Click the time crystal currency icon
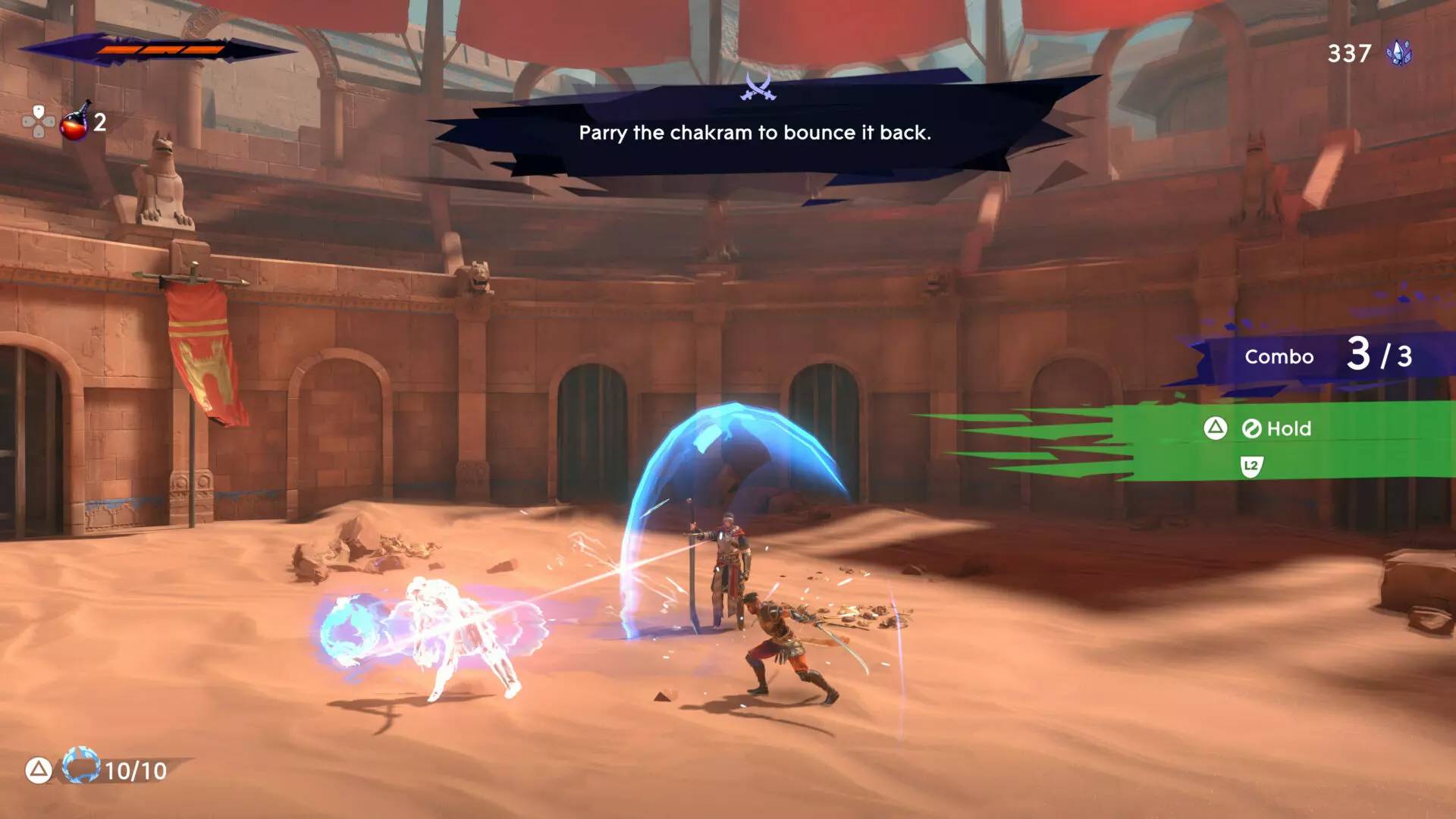The image size is (1456, 819). tap(1399, 53)
